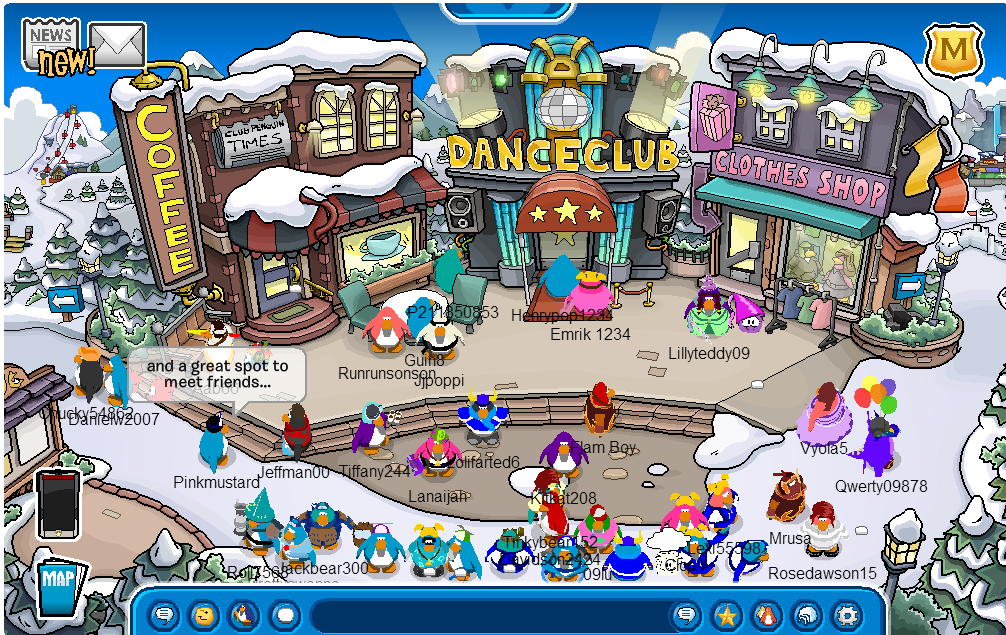
Task: Open the Club Penguin Times newspaper
Action: coord(50,42)
